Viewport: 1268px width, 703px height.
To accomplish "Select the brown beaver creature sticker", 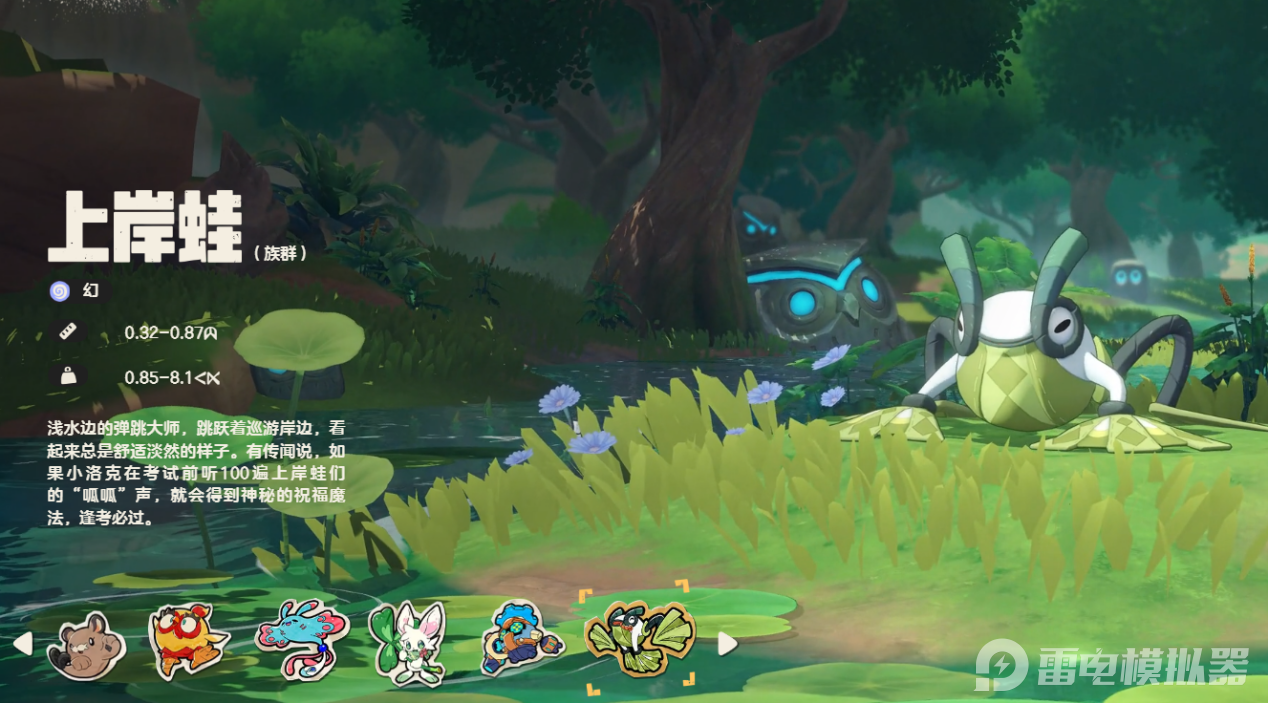I will click(87, 647).
